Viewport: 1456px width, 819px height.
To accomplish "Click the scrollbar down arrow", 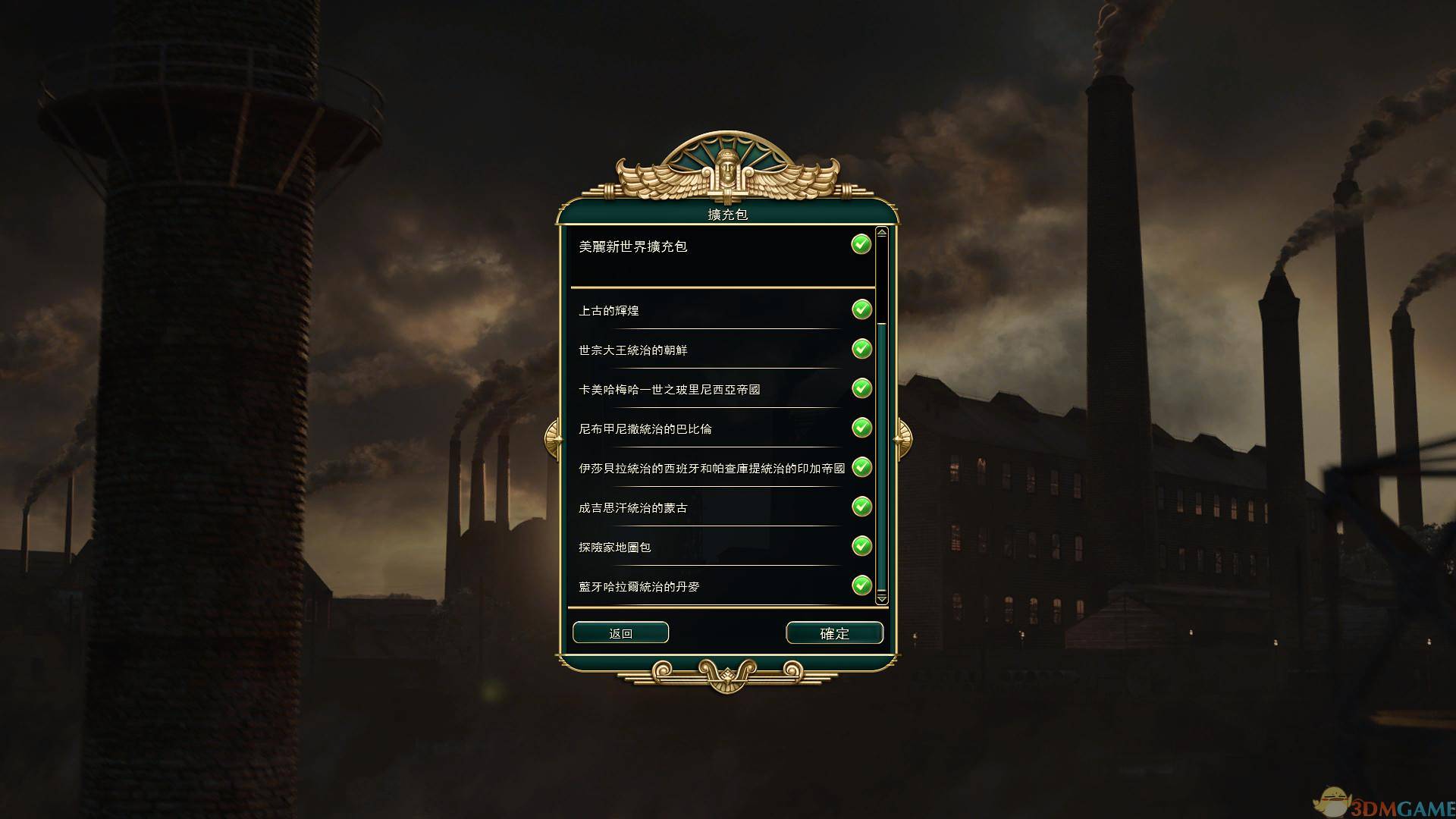I will point(880,599).
